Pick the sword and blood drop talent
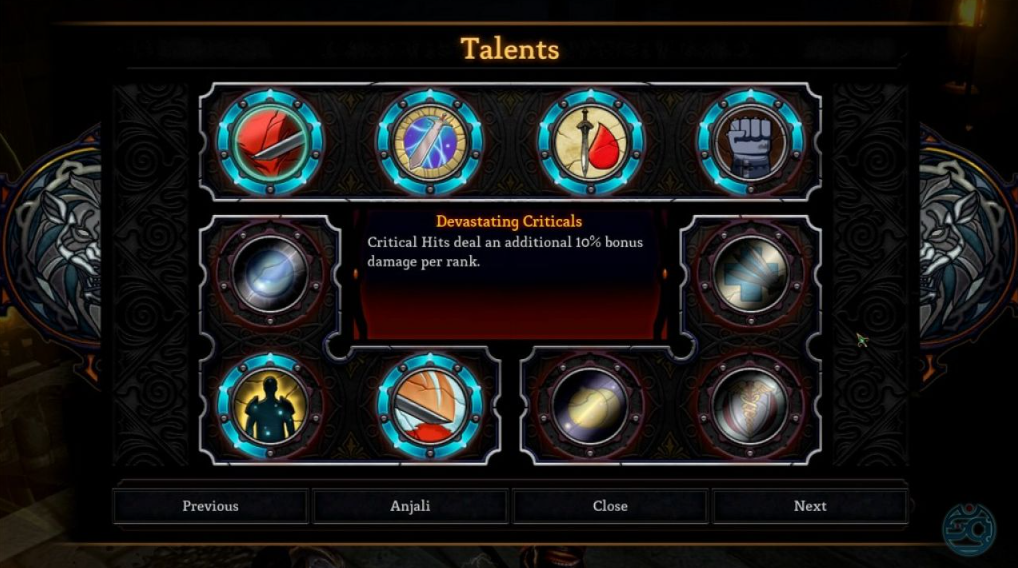The image size is (1018, 568). click(590, 142)
